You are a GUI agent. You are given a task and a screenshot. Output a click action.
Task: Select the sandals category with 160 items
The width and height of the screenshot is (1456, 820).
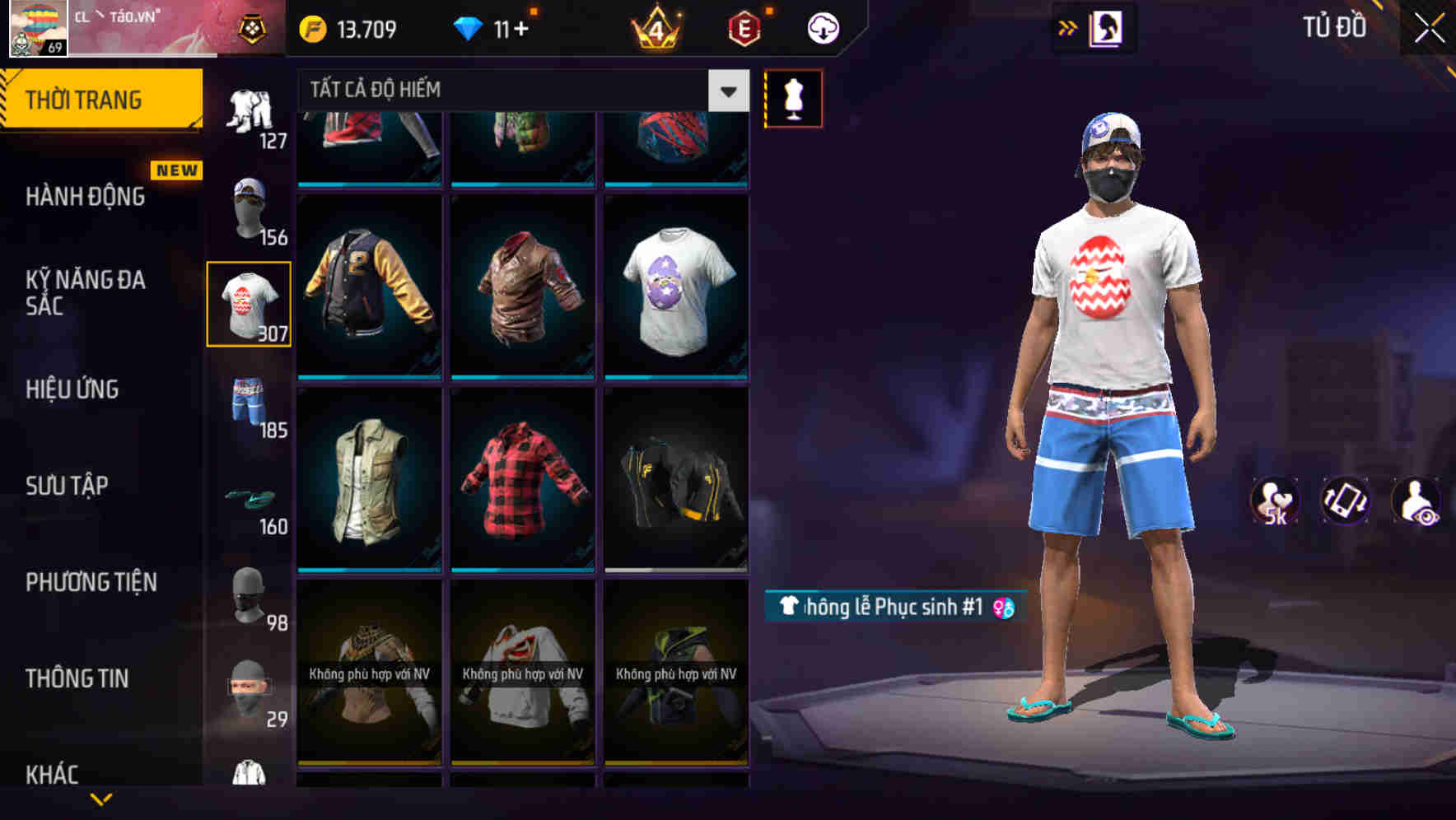pos(249,502)
